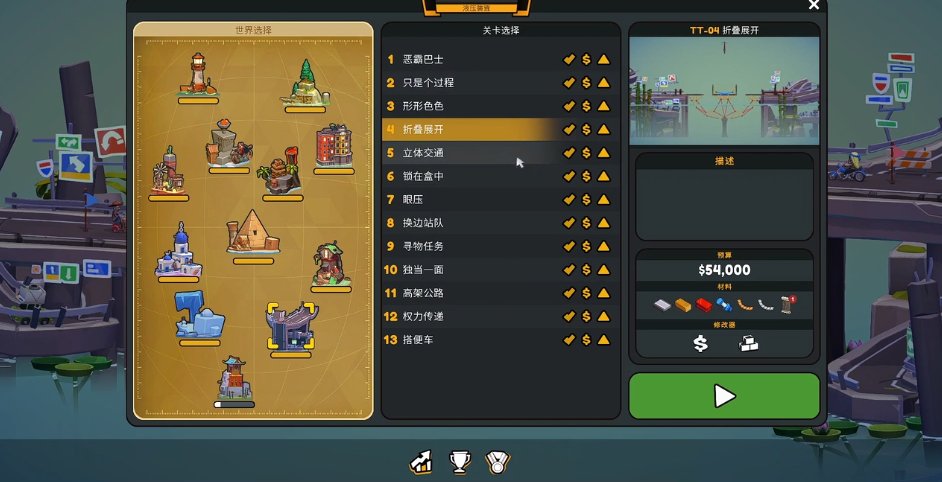
Task: Choose level 12 权力传递
Action: pyautogui.click(x=470, y=316)
